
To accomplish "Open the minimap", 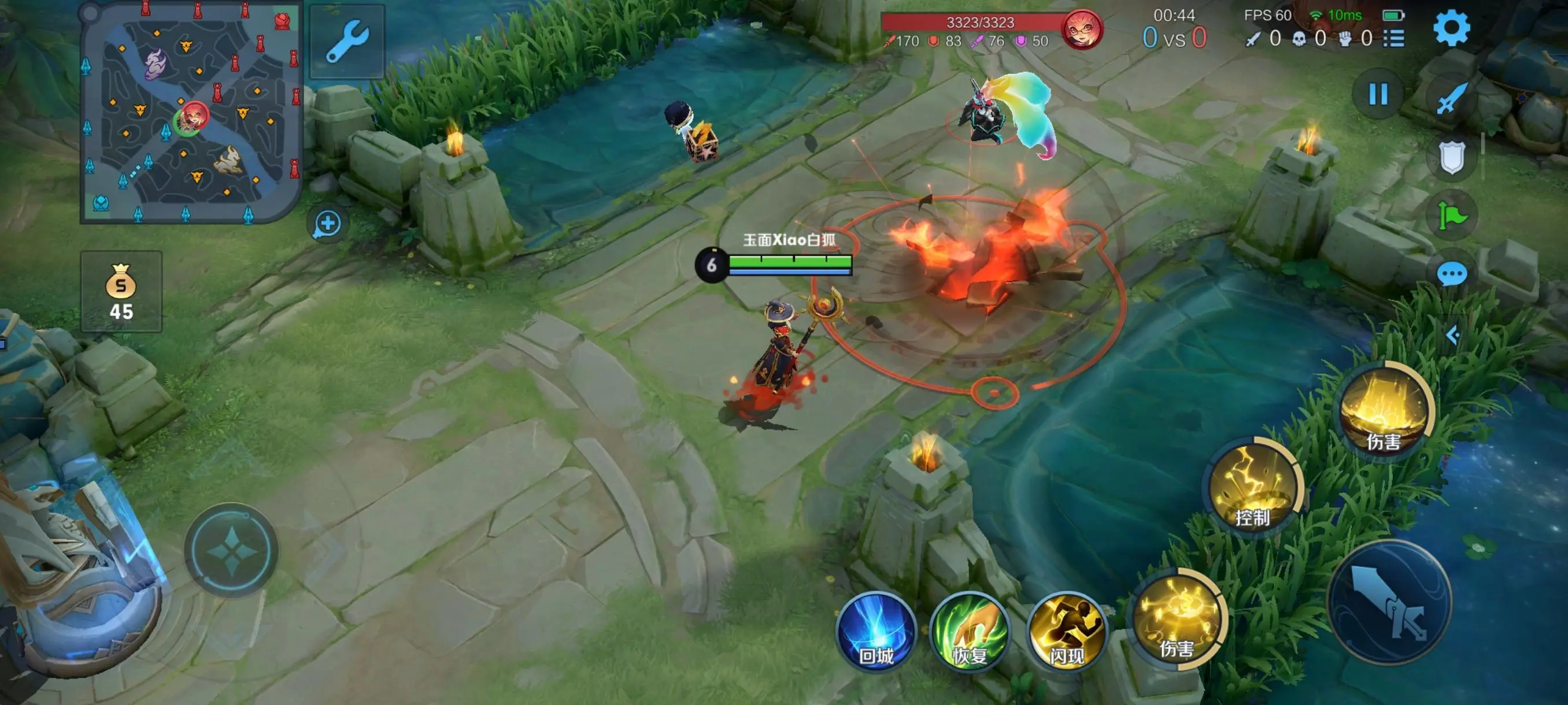I will point(191,113).
